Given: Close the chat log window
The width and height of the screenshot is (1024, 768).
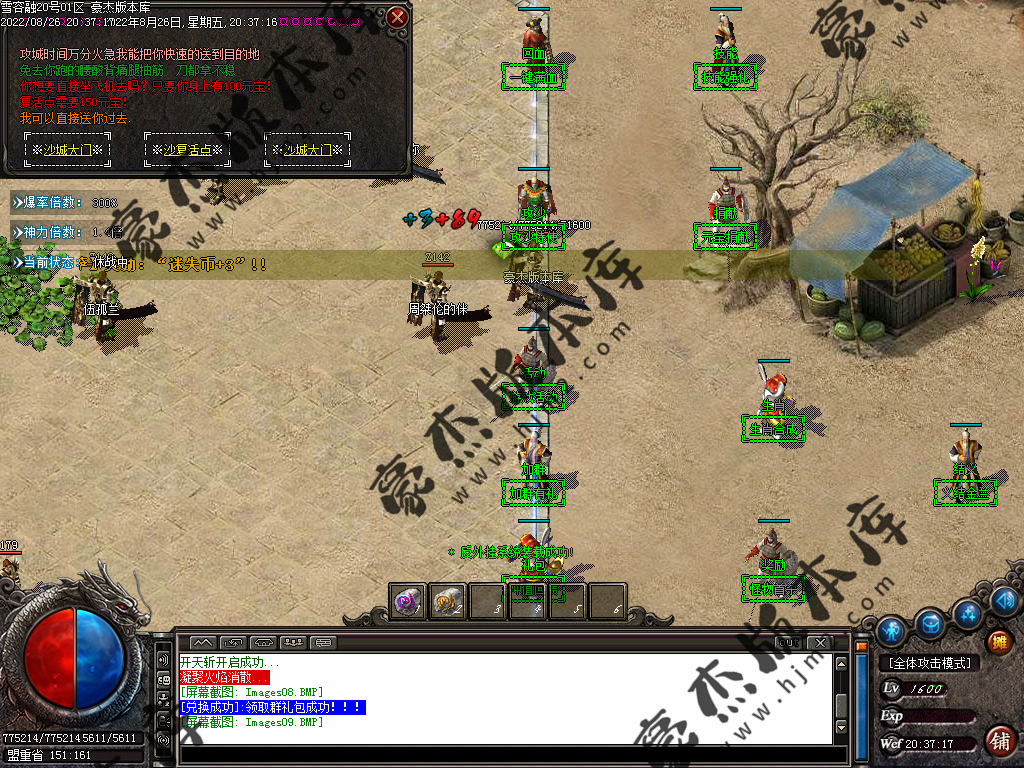Looking at the screenshot, I should [x=819, y=642].
